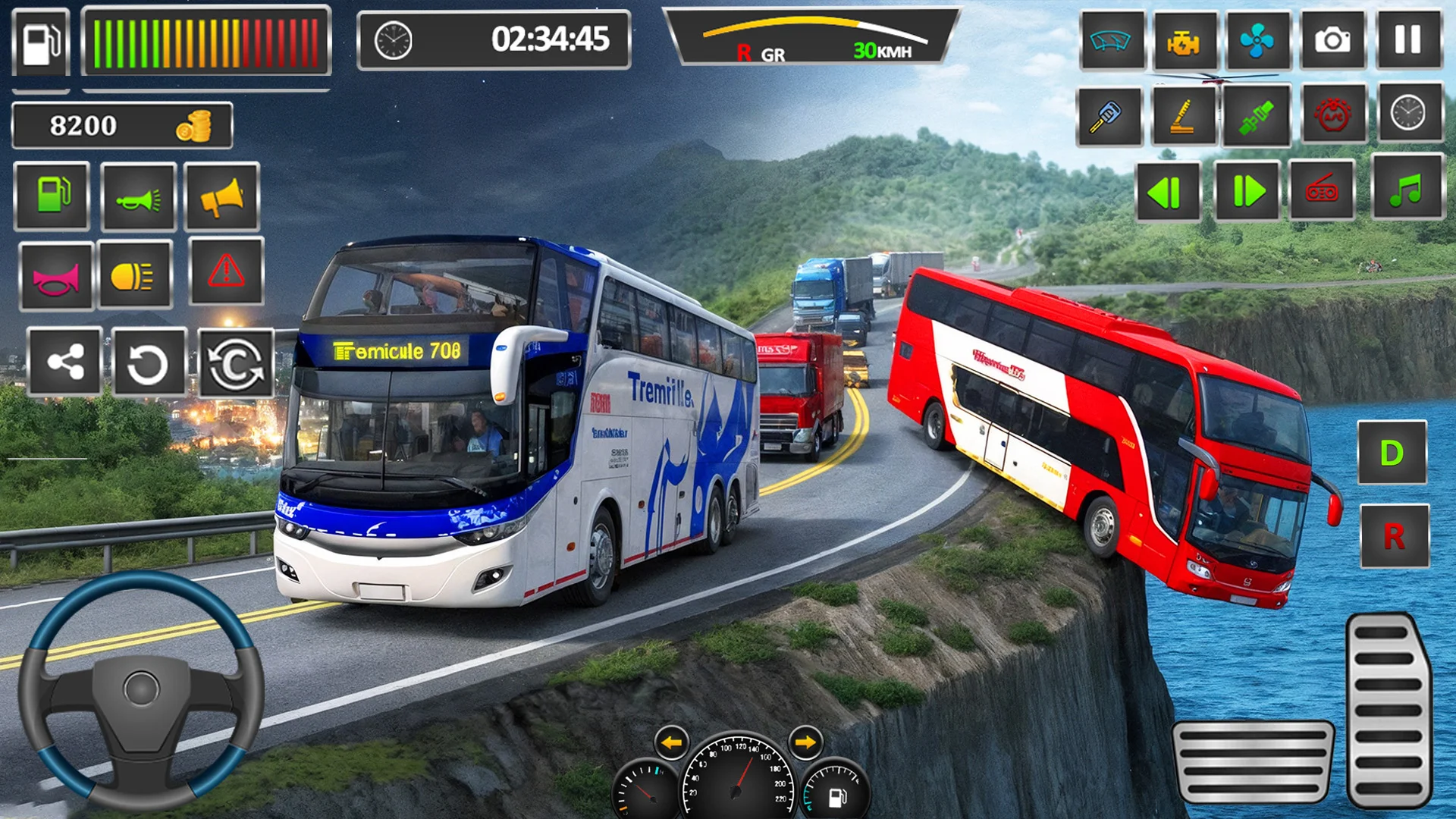Turn on the red radio button

click(1322, 190)
